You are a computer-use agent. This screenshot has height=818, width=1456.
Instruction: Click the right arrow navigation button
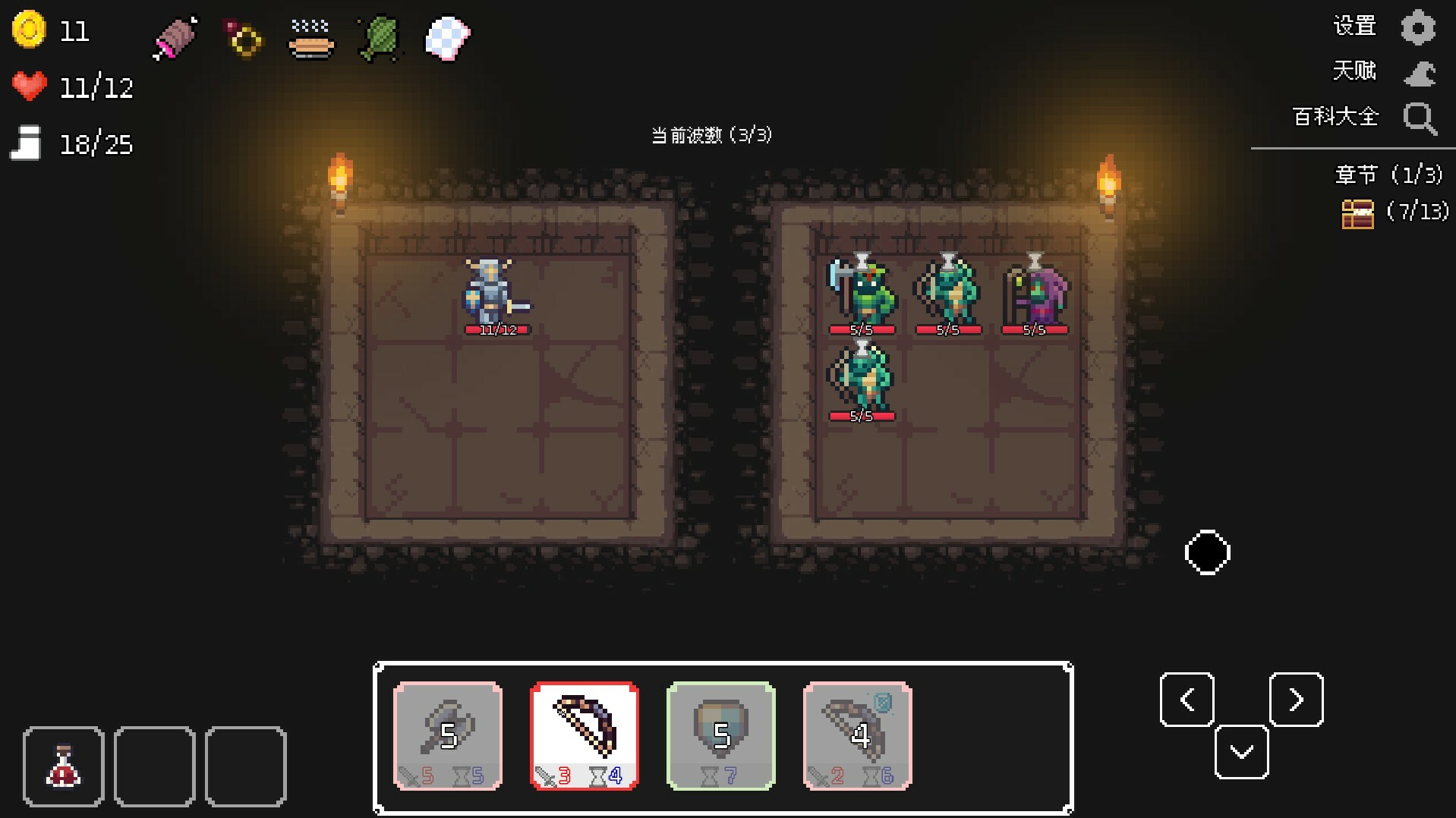pyautogui.click(x=1296, y=699)
